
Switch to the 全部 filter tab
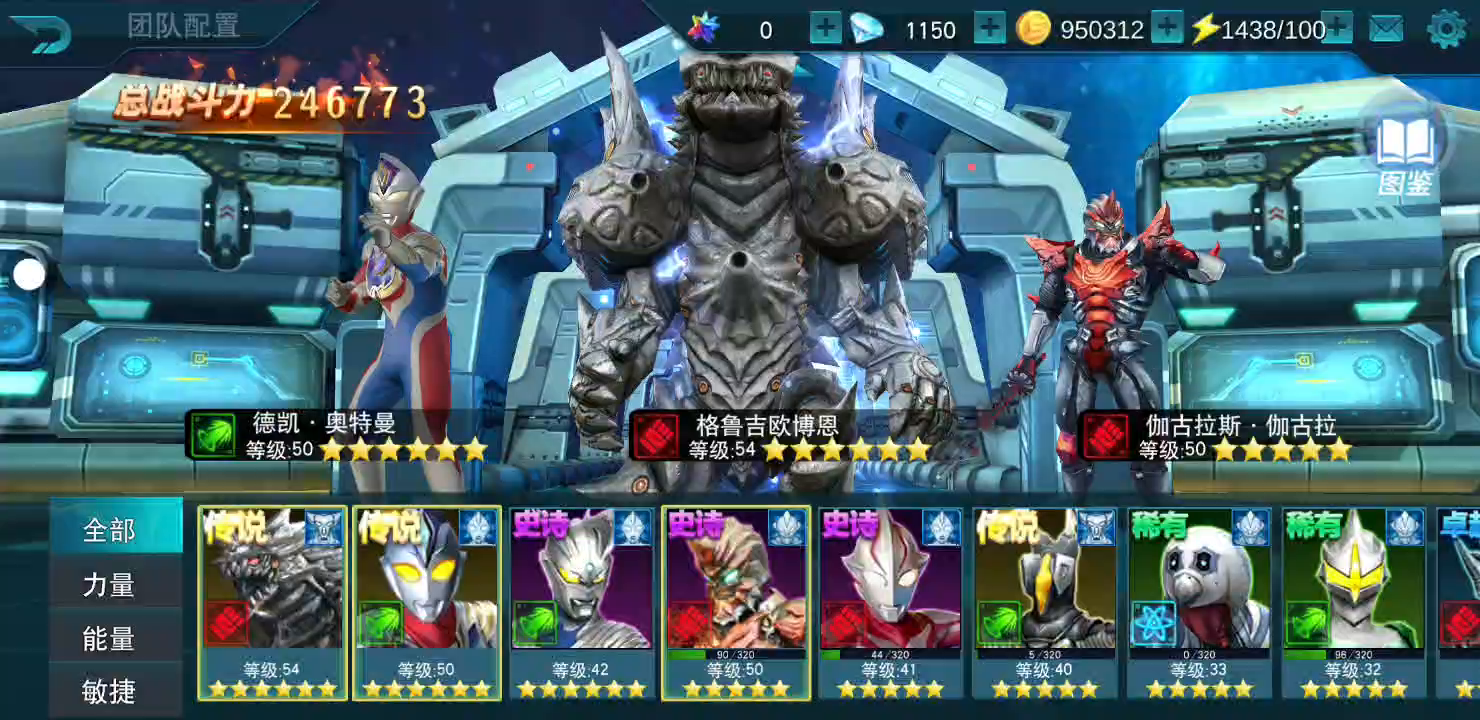(x=109, y=530)
